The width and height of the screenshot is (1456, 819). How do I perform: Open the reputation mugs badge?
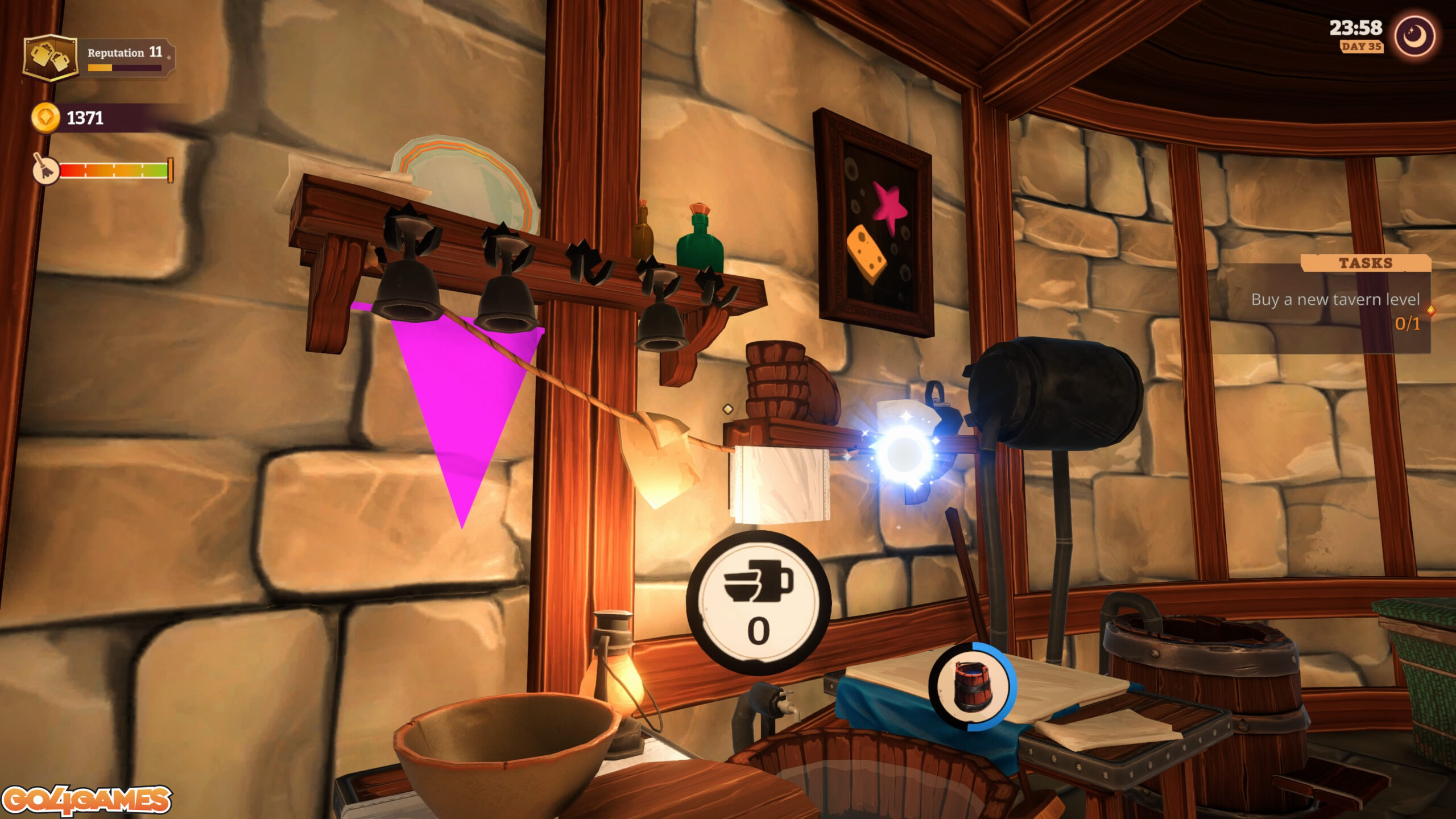point(50,57)
